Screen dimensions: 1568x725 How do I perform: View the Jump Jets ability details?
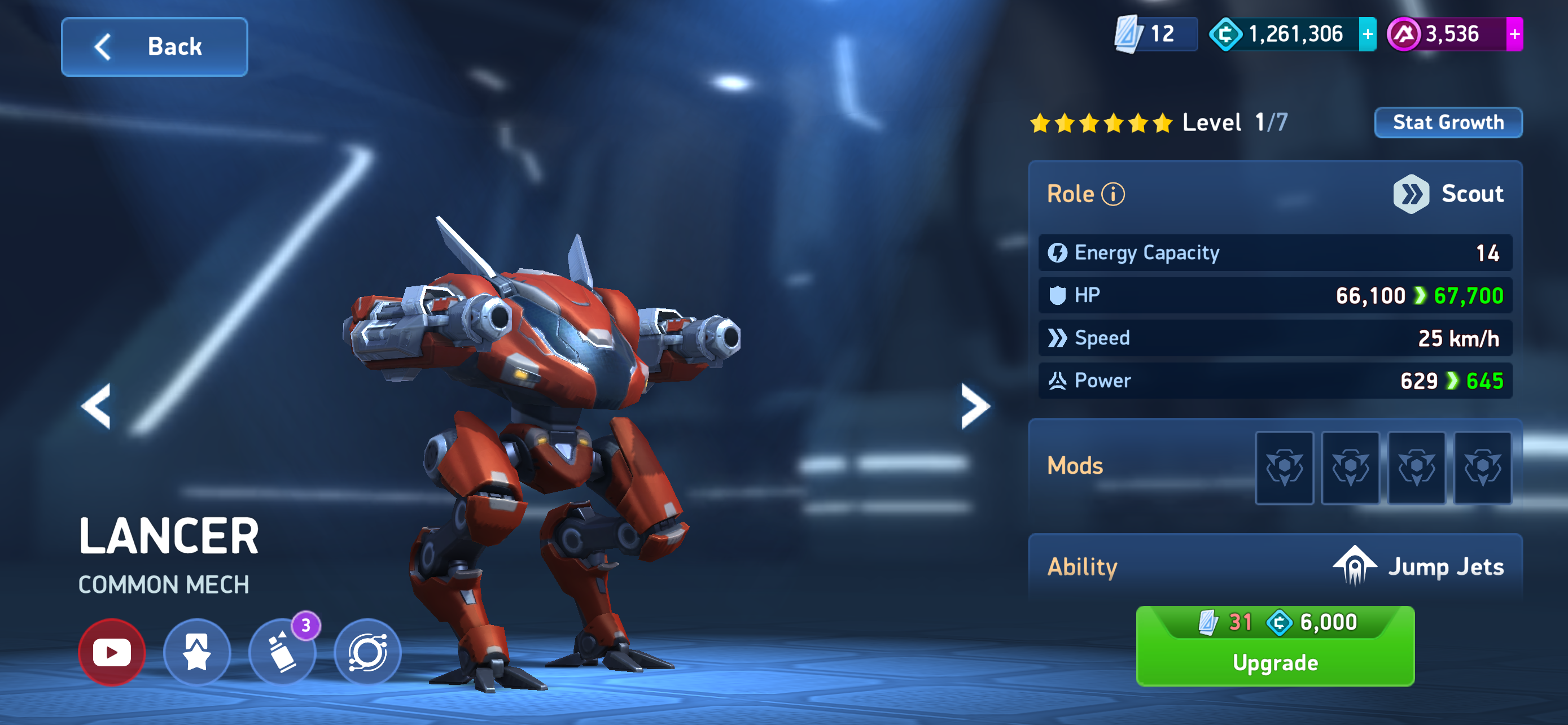[x=1418, y=567]
